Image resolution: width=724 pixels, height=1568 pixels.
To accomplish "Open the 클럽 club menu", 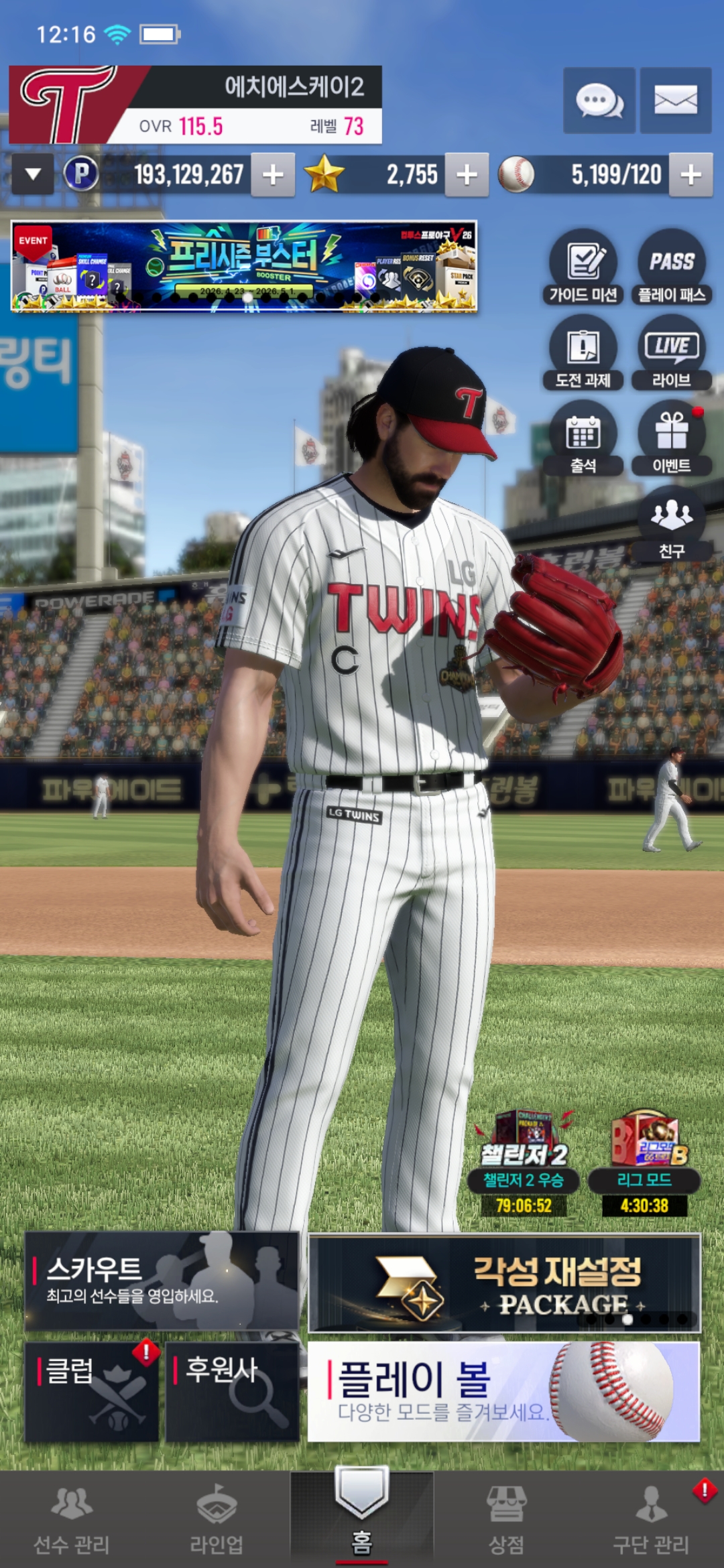I will tap(92, 1391).
